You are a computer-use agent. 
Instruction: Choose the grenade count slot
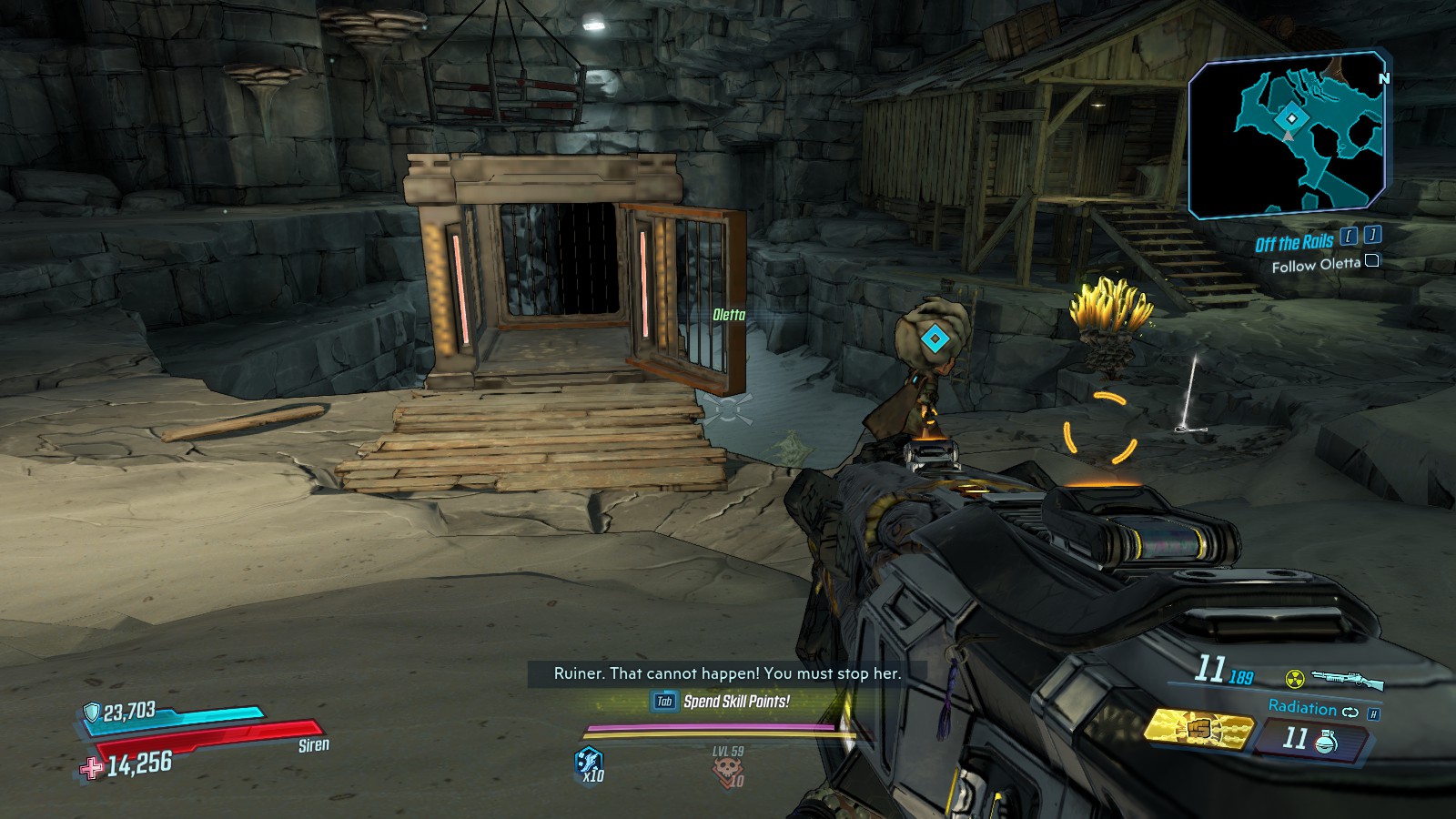pos(1309,739)
